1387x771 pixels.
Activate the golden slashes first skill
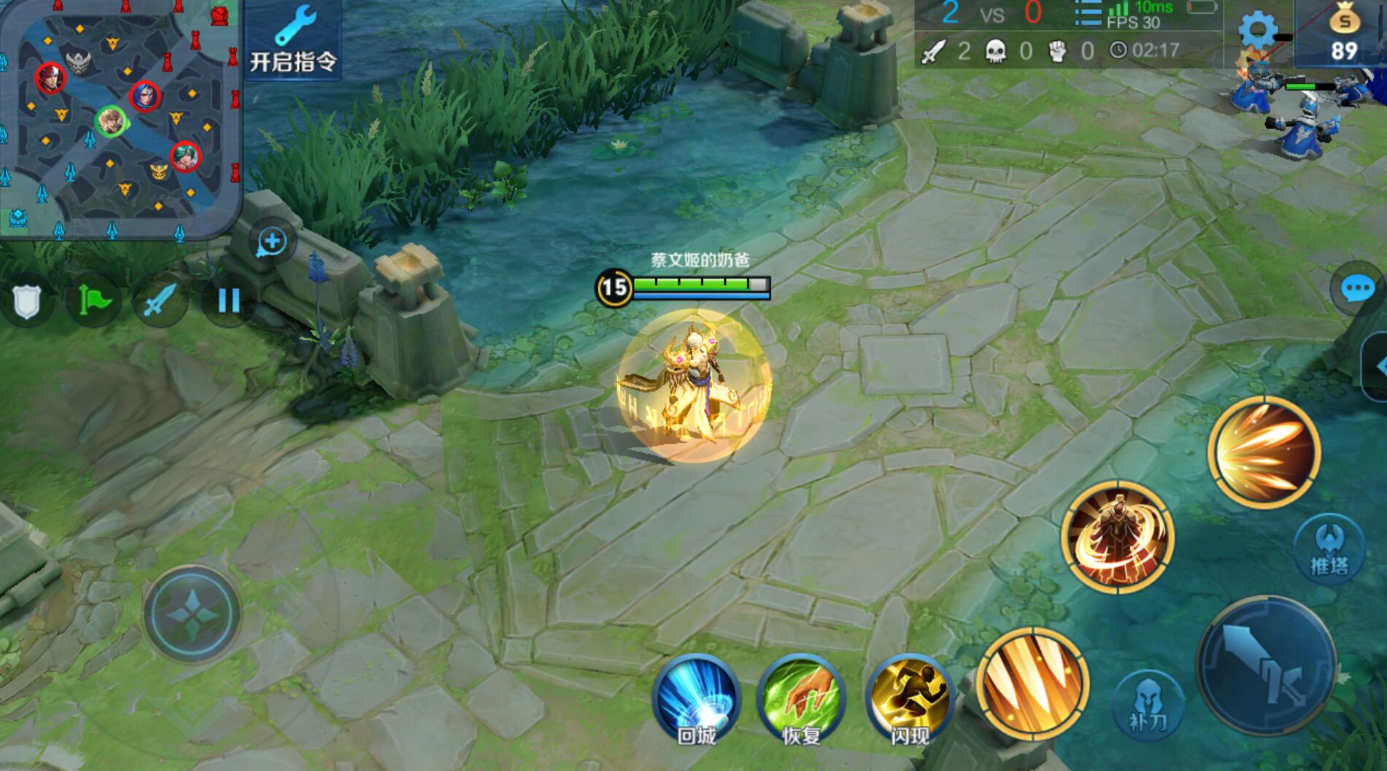click(x=1032, y=684)
